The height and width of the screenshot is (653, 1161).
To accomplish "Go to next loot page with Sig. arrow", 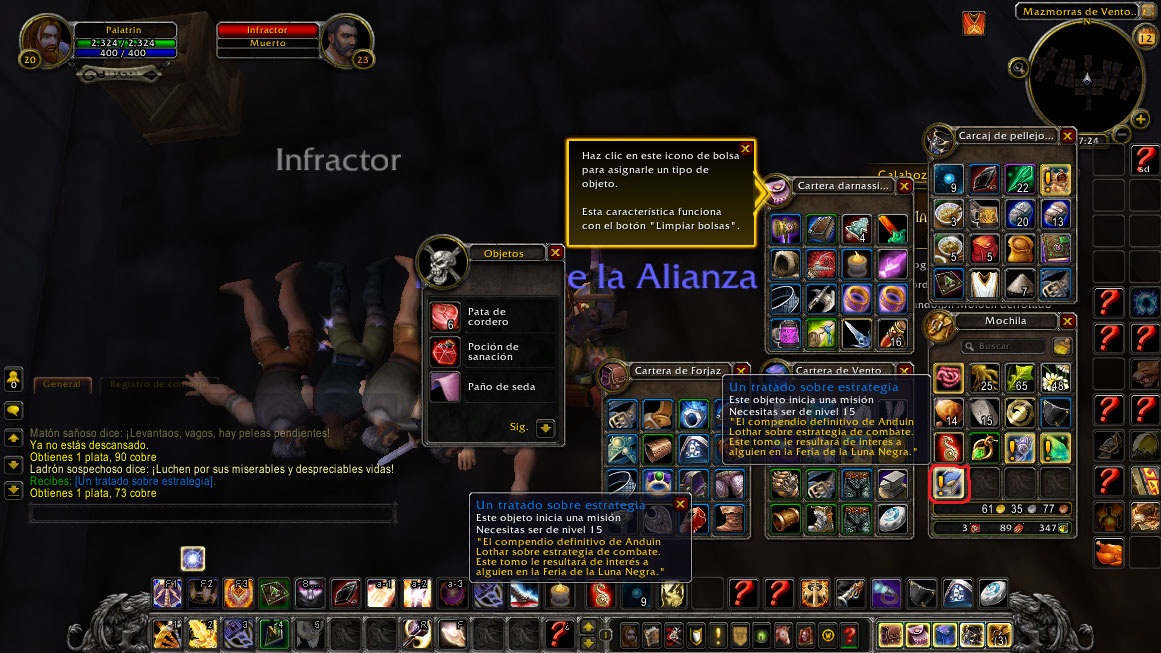I will [545, 427].
